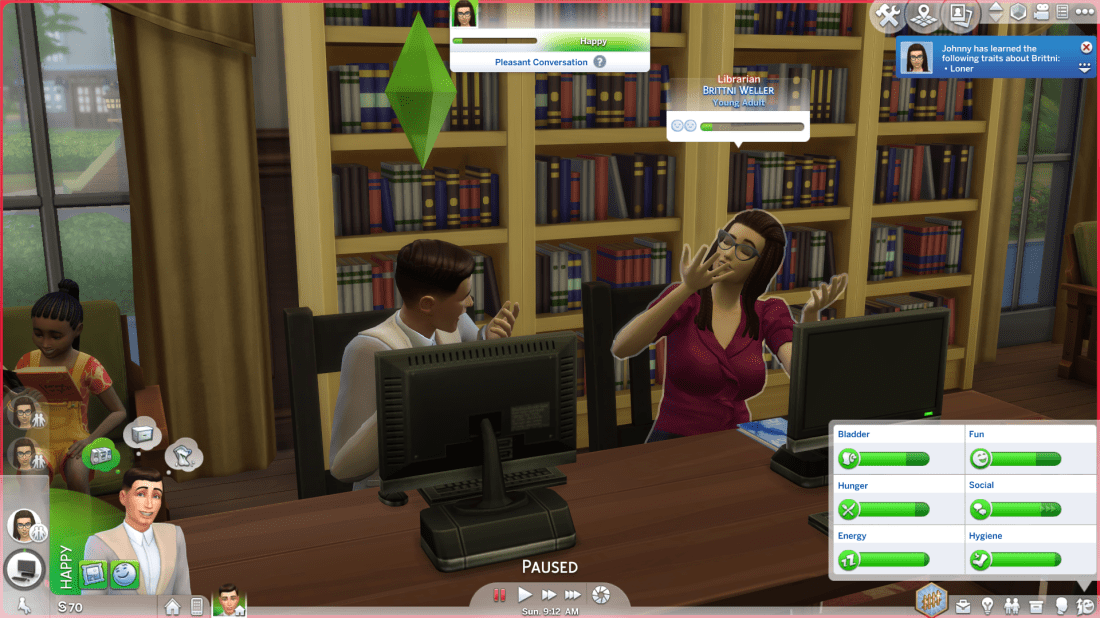This screenshot has width=1100, height=618.
Task: Open Build Mode with the hammer-wrench icon
Action: [887, 15]
